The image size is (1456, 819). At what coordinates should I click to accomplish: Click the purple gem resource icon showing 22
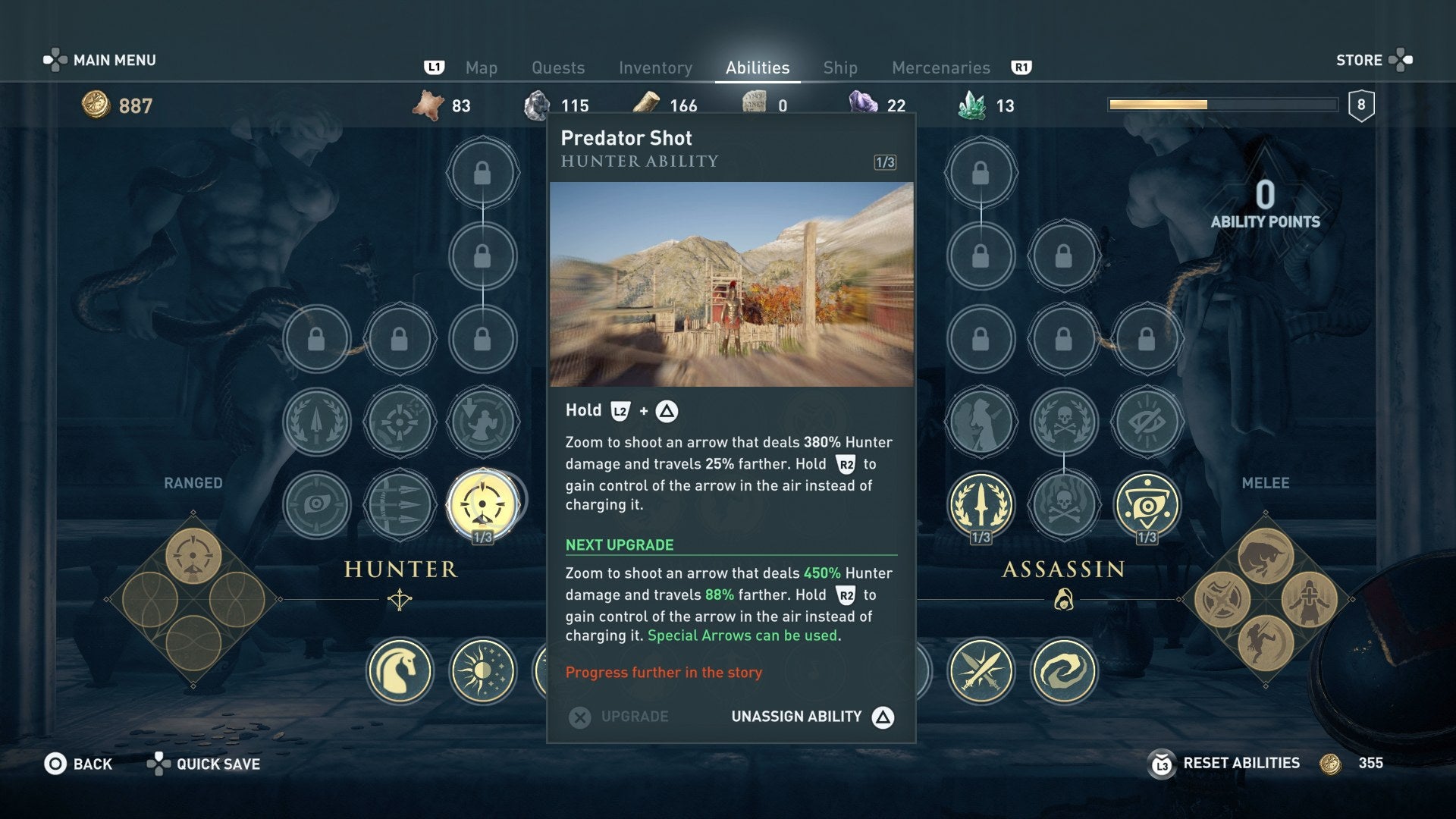[862, 105]
